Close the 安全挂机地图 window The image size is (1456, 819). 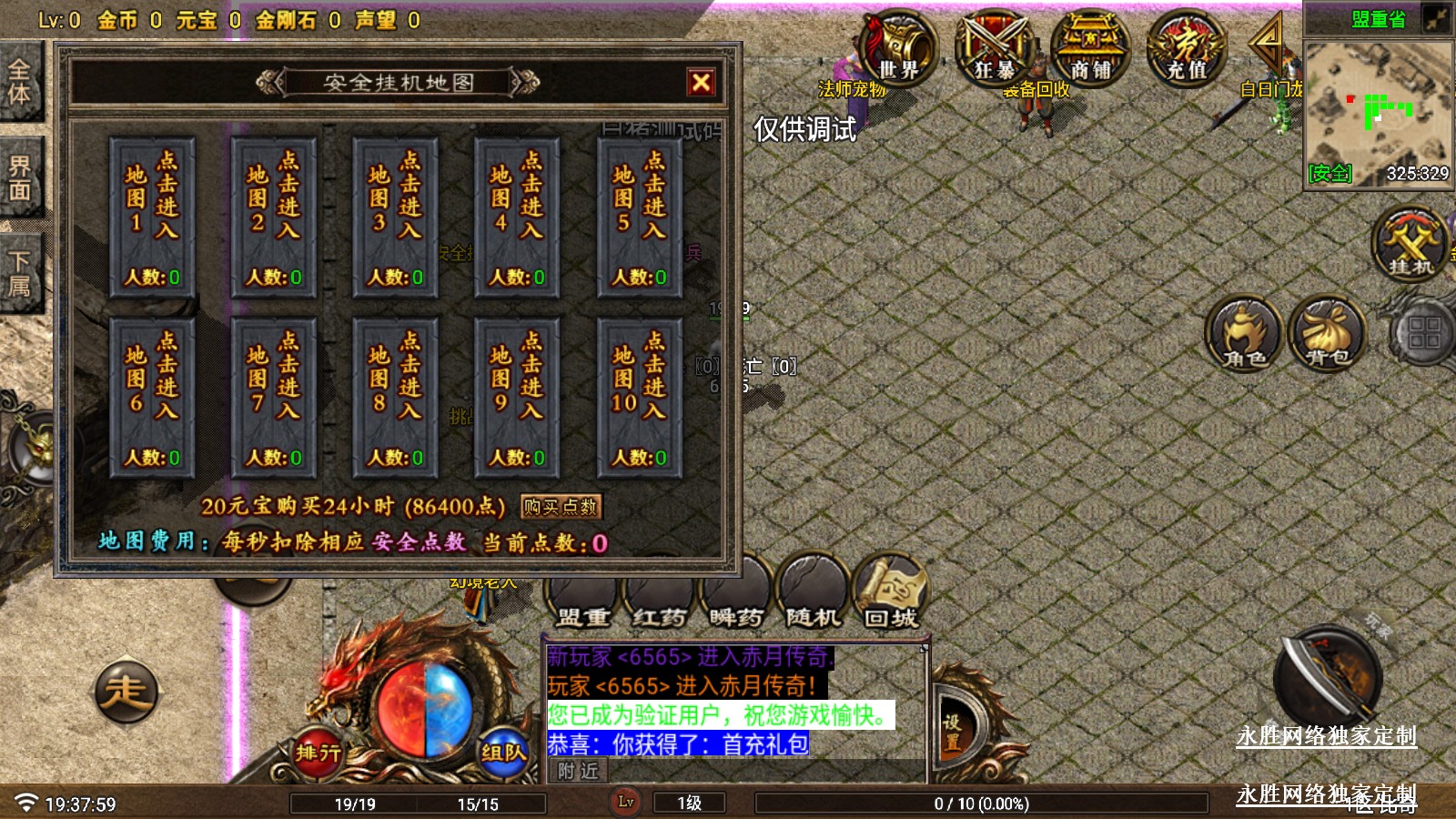coord(701,83)
